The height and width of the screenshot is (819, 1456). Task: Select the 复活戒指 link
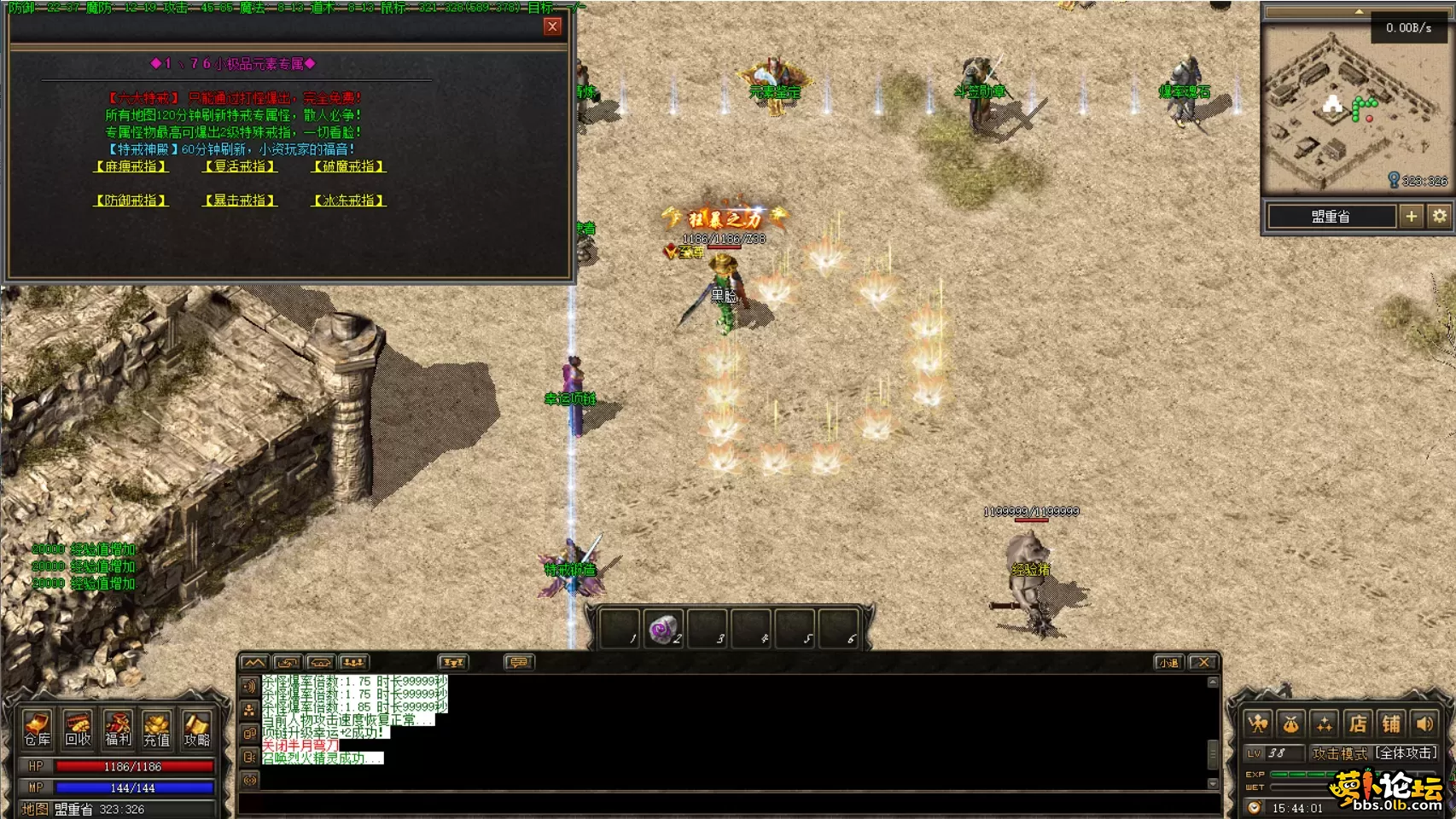tap(240, 166)
